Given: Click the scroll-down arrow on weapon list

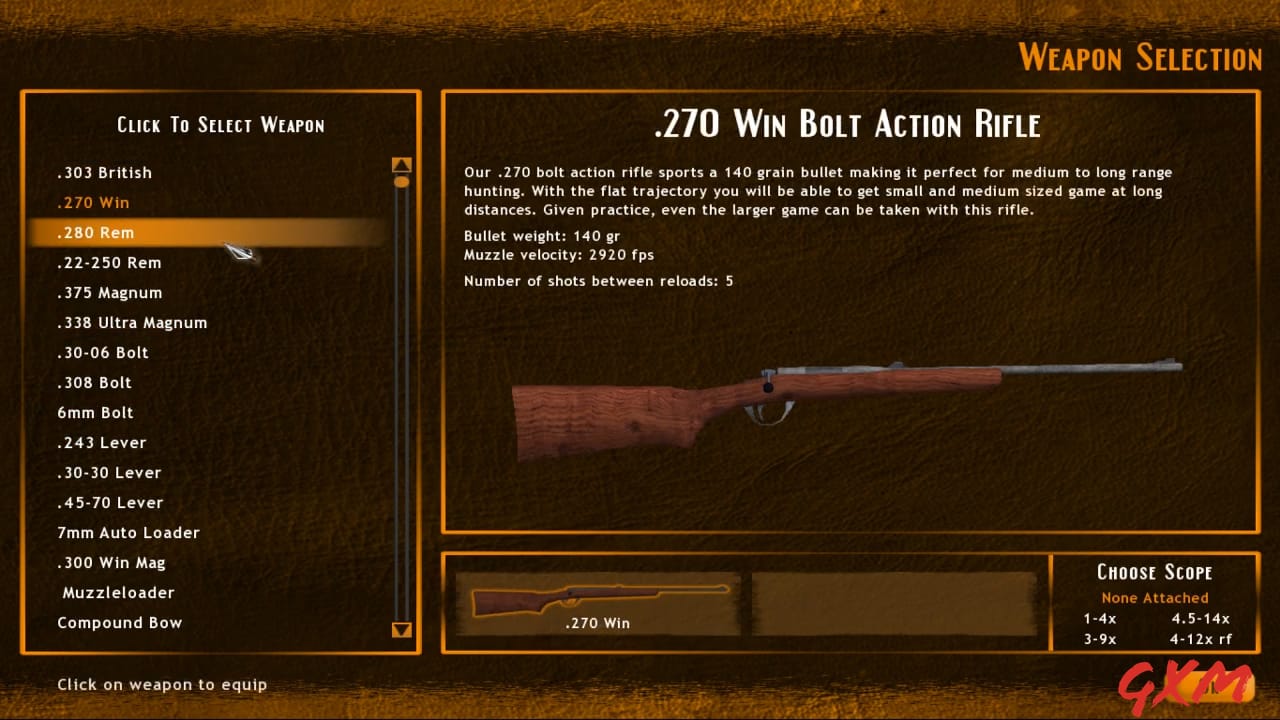Looking at the screenshot, I should 402,631.
